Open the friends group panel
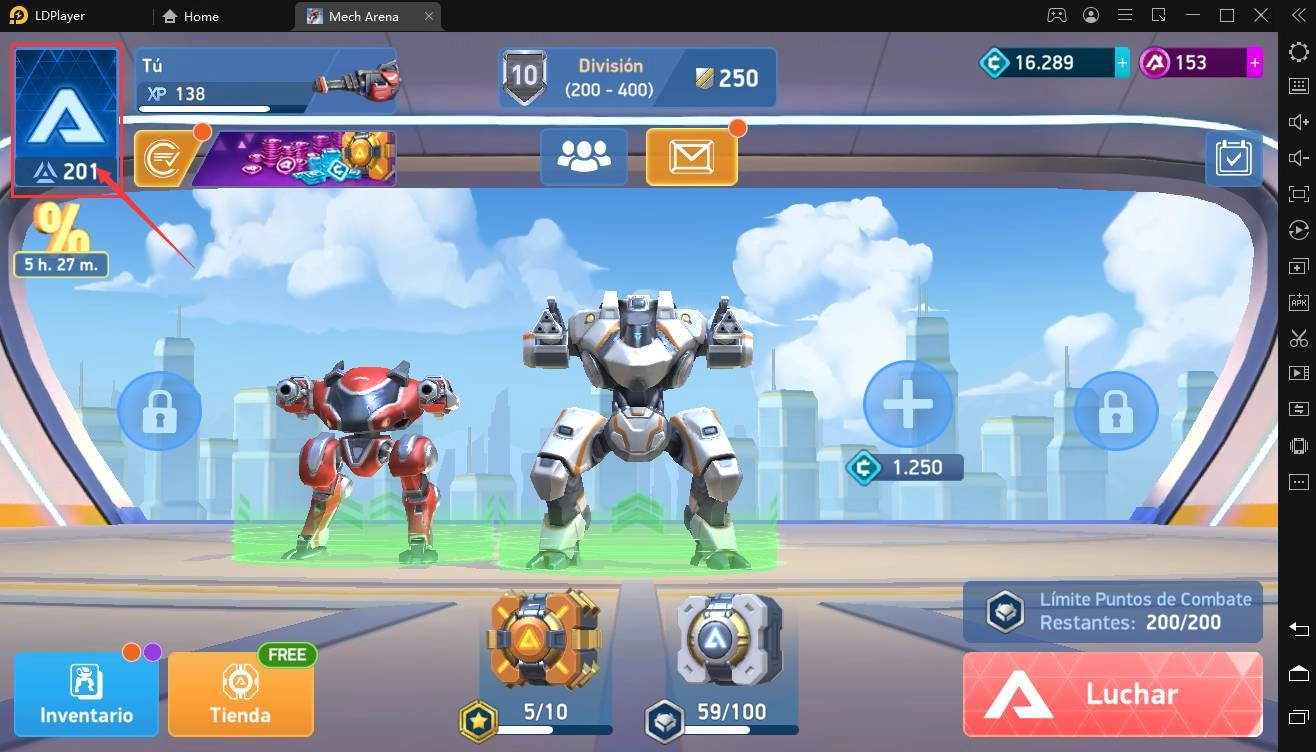This screenshot has width=1316, height=752. click(584, 156)
